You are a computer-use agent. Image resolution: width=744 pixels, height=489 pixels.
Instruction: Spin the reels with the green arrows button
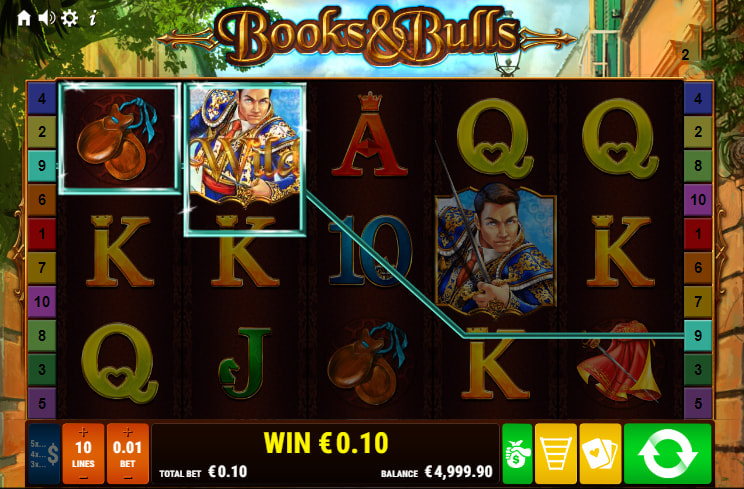pos(667,454)
